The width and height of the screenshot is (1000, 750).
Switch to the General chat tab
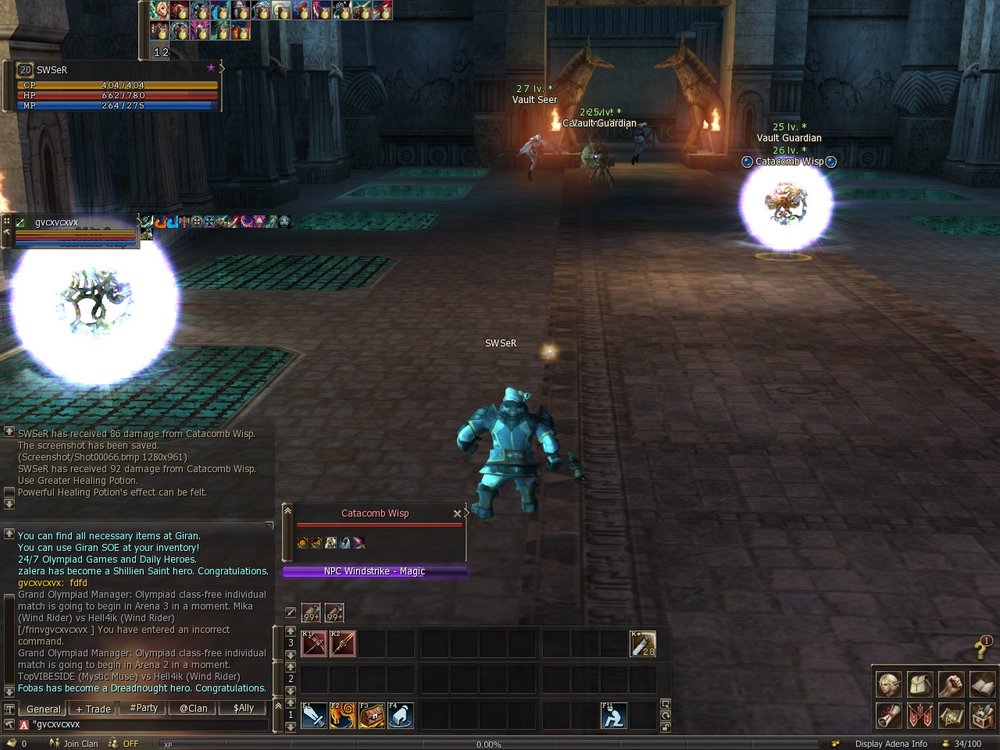[44, 709]
